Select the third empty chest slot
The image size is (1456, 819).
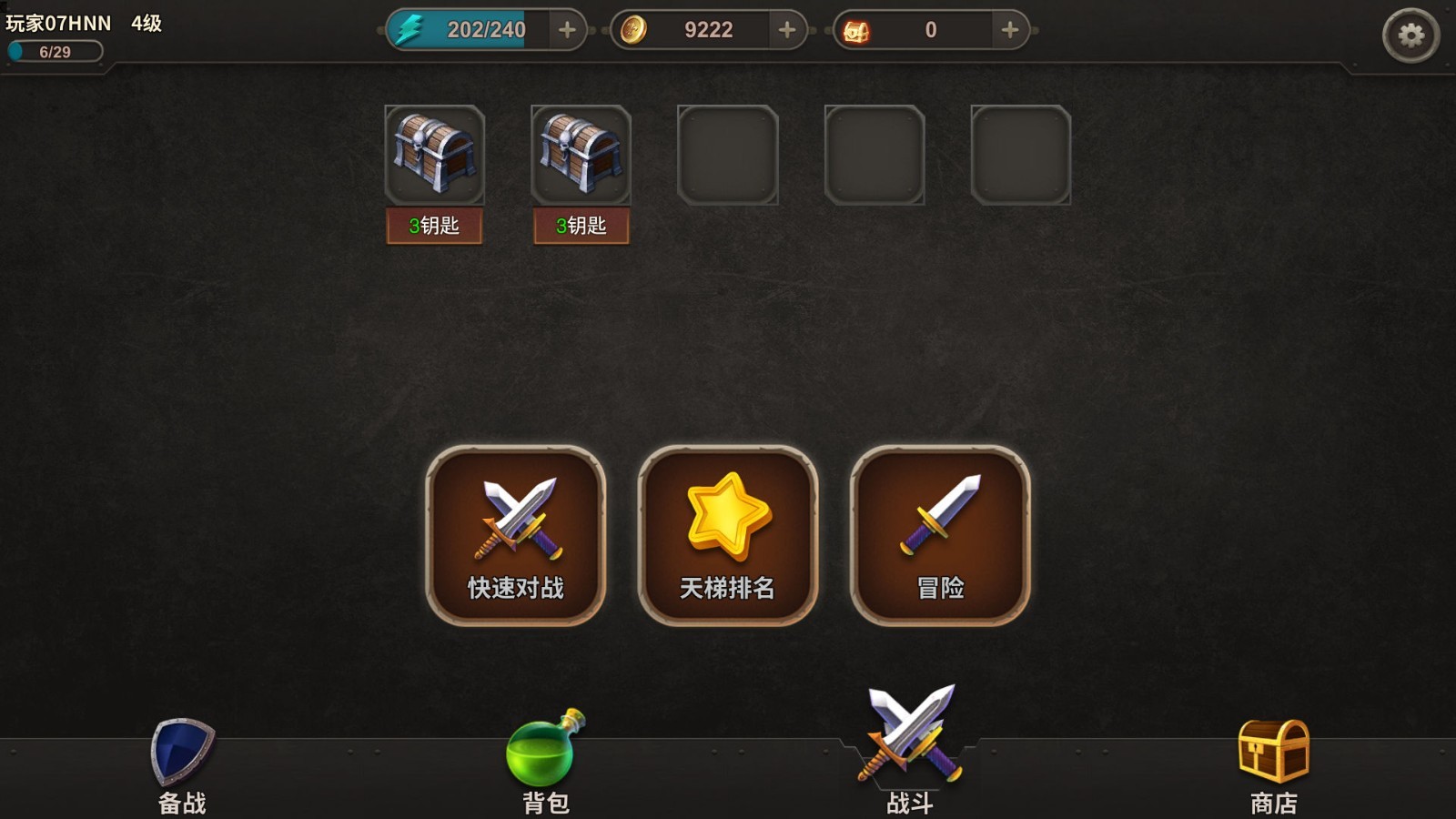click(728, 155)
